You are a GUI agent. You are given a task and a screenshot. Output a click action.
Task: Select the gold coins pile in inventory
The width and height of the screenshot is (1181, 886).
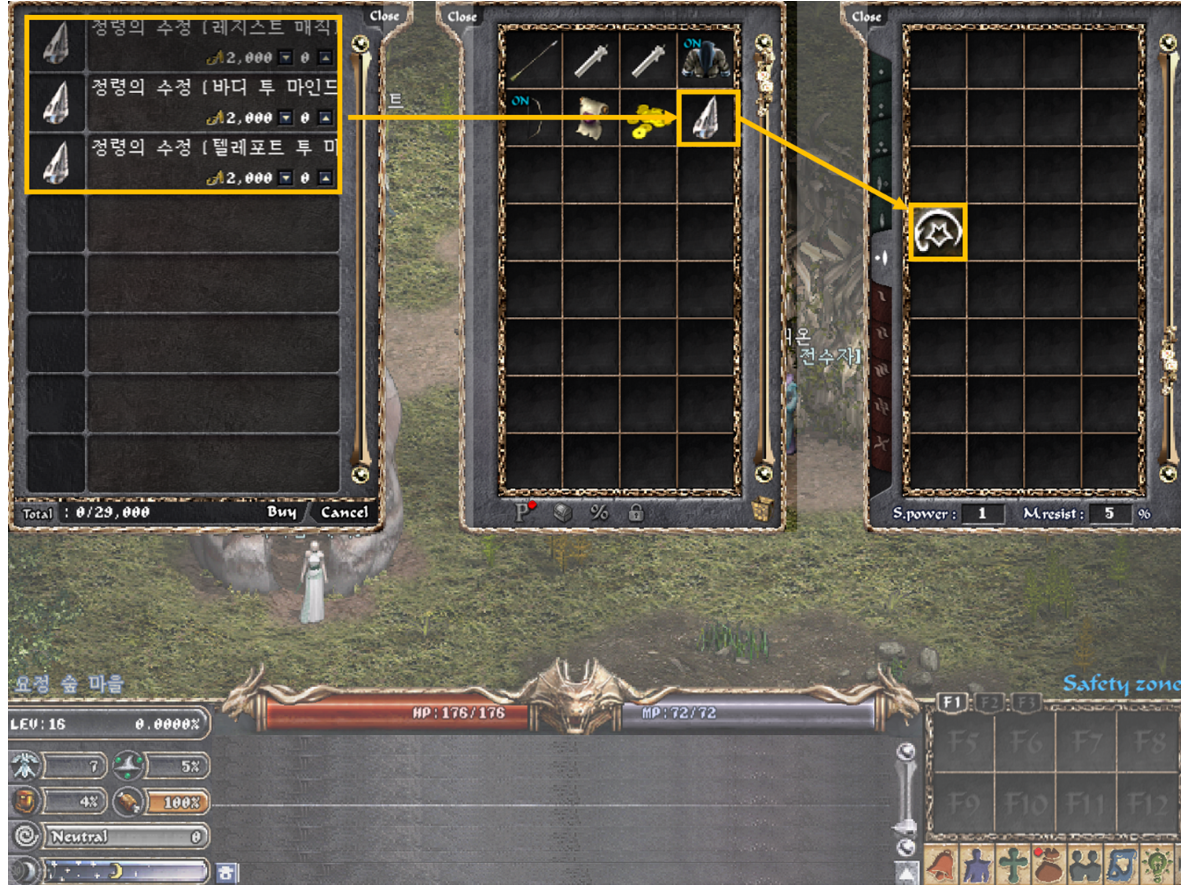(649, 119)
